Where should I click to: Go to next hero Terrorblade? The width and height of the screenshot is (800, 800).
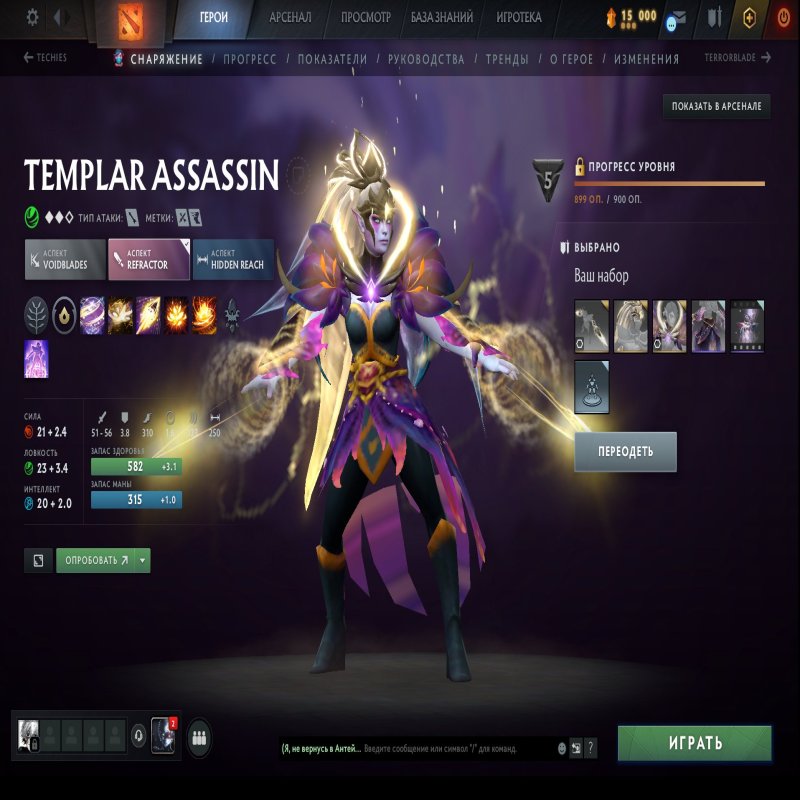[738, 58]
